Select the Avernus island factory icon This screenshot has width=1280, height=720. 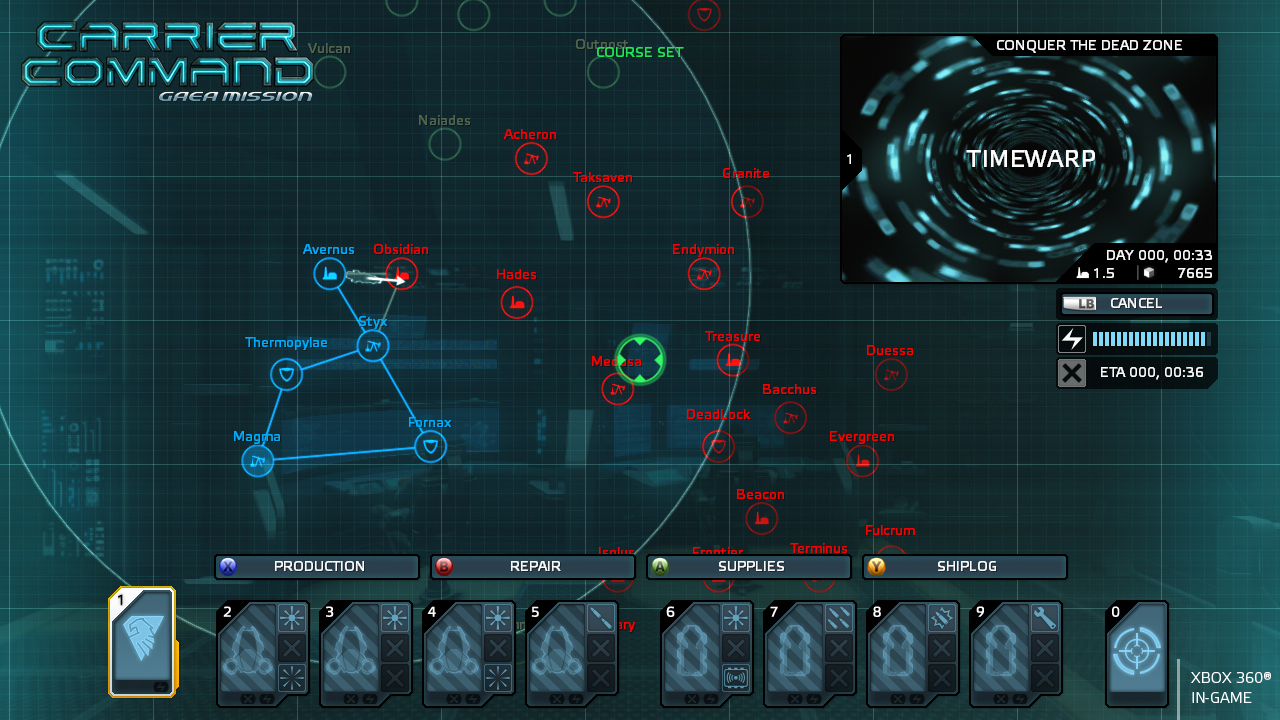click(330, 273)
